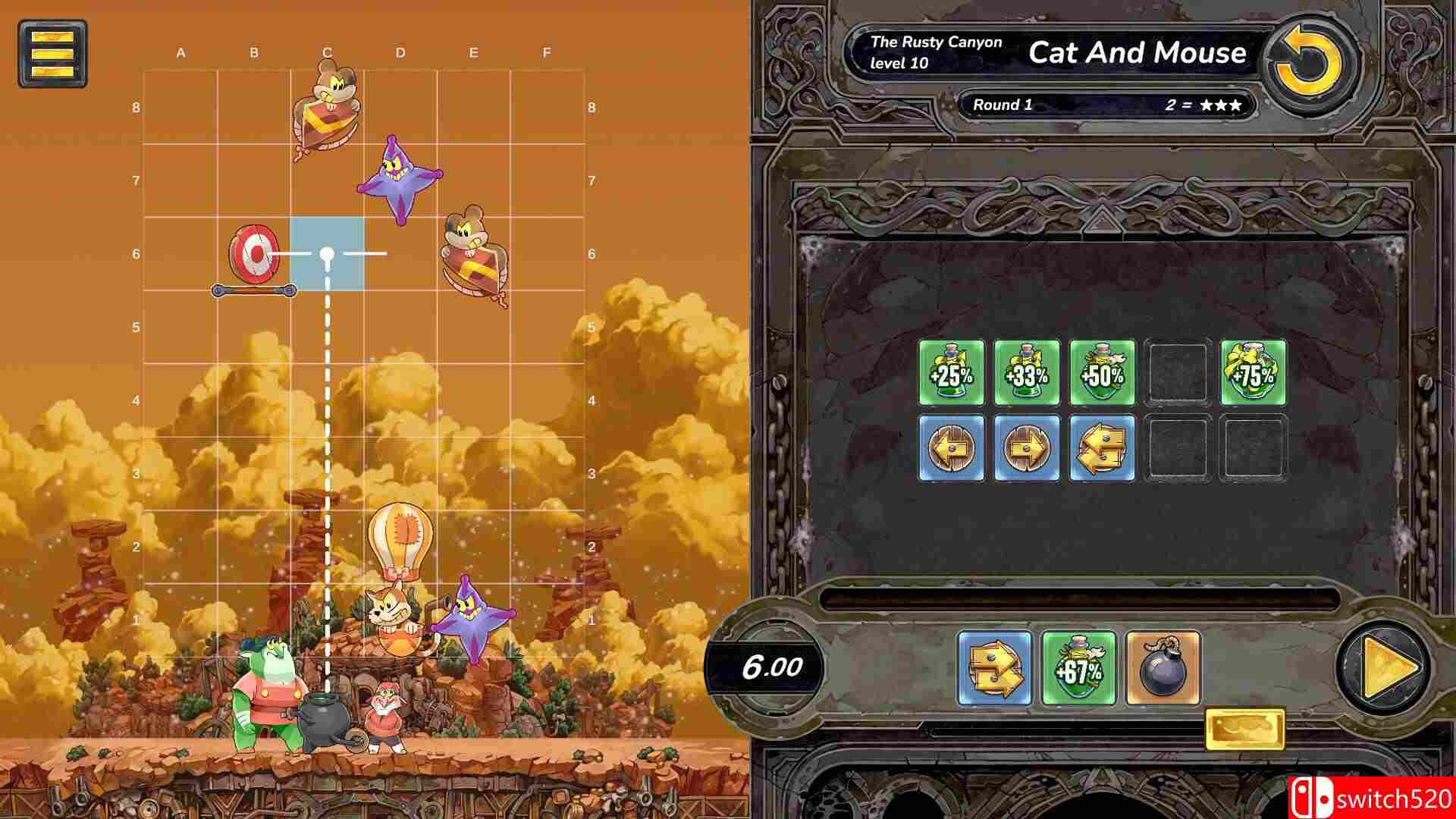Screen dimensions: 1456x819
Task: Select the +25% potion power-up
Action: (953, 373)
